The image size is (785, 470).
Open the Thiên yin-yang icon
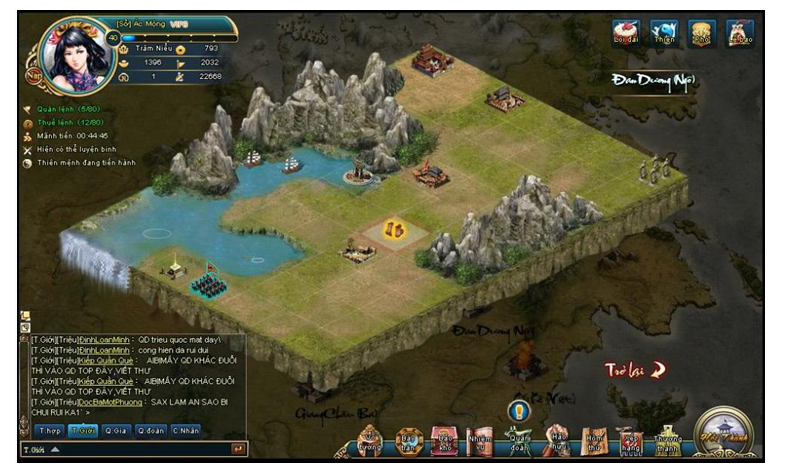(662, 33)
